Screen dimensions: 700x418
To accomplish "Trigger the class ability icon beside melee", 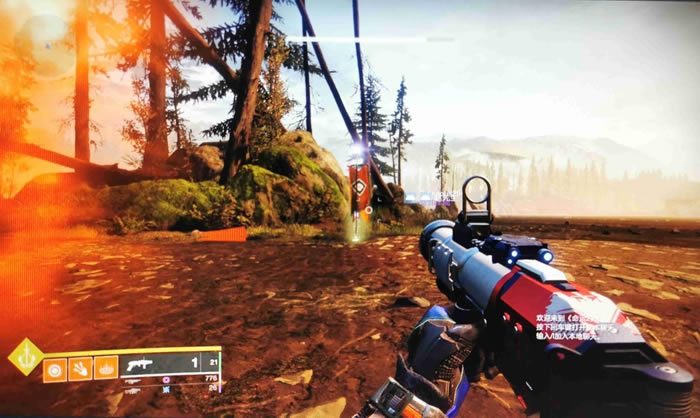I will click(106, 368).
